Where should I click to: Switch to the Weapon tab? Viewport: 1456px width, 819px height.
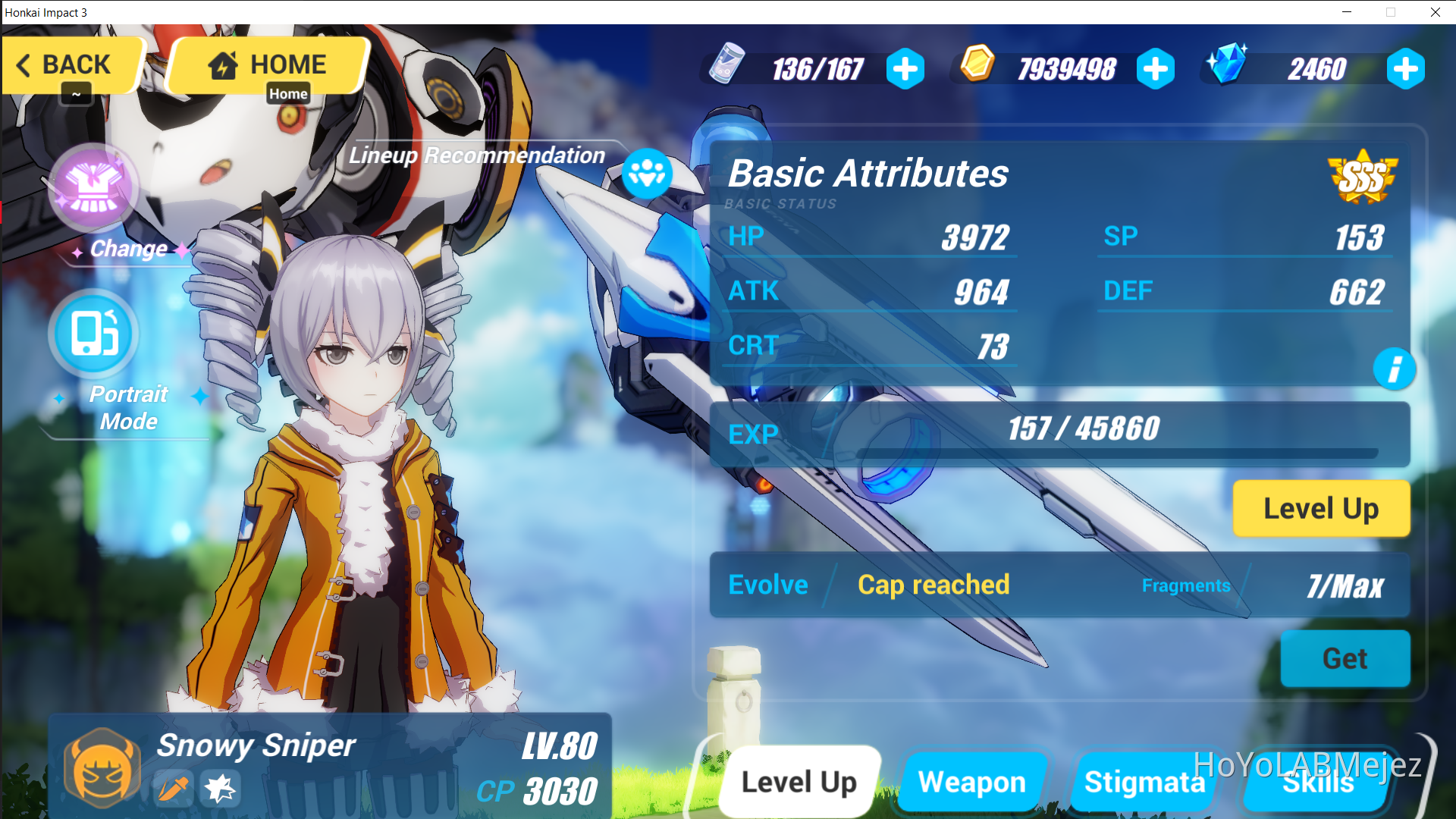[x=972, y=782]
